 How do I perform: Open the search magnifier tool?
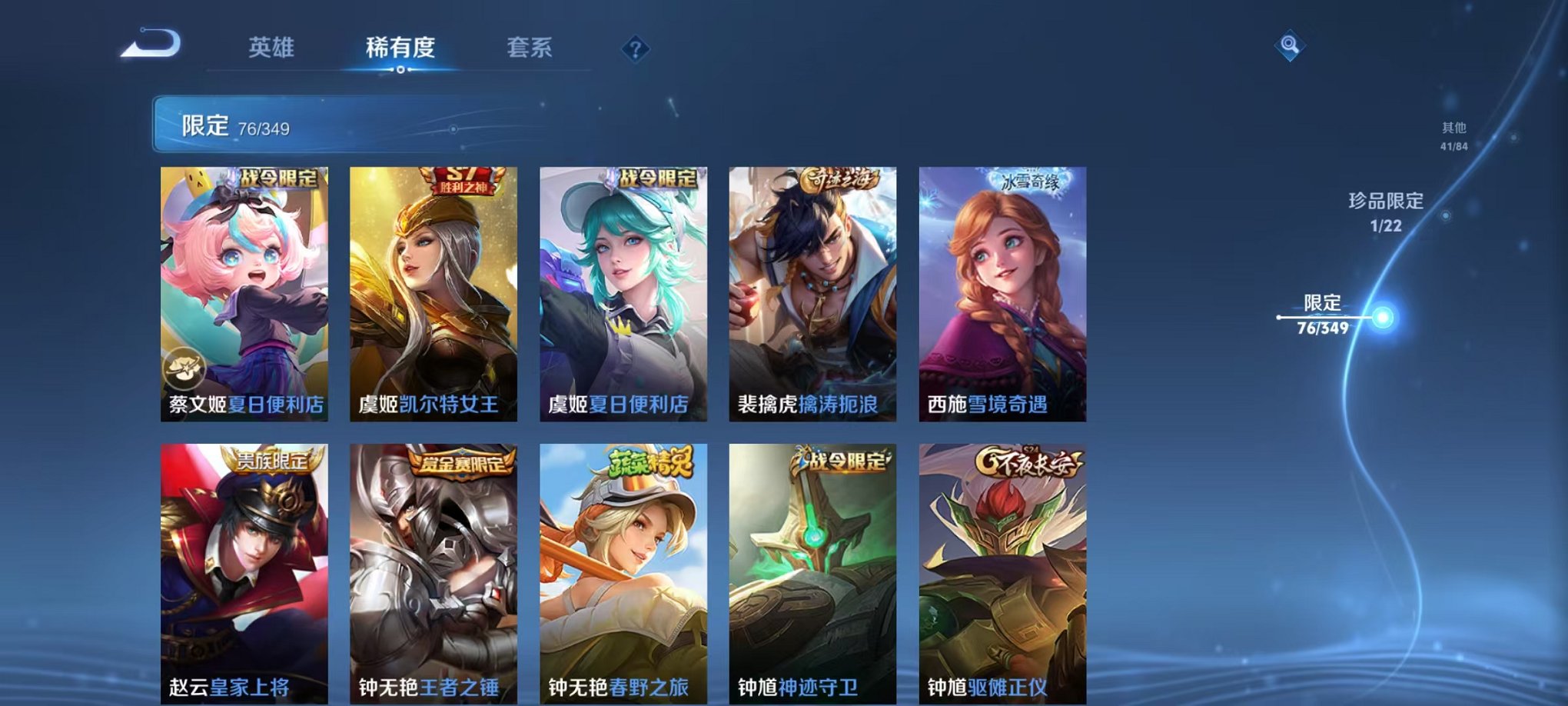(x=1291, y=45)
